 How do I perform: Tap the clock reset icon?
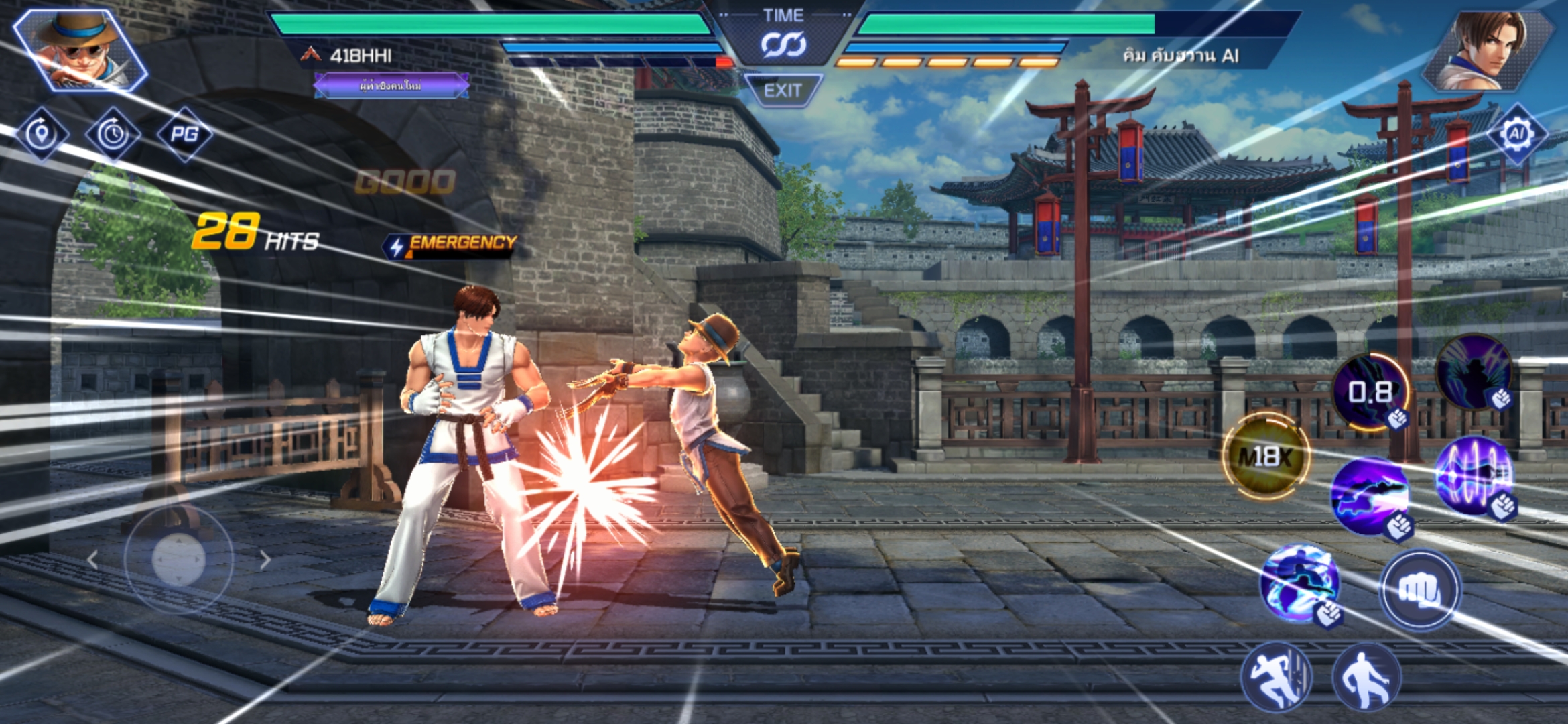113,134
